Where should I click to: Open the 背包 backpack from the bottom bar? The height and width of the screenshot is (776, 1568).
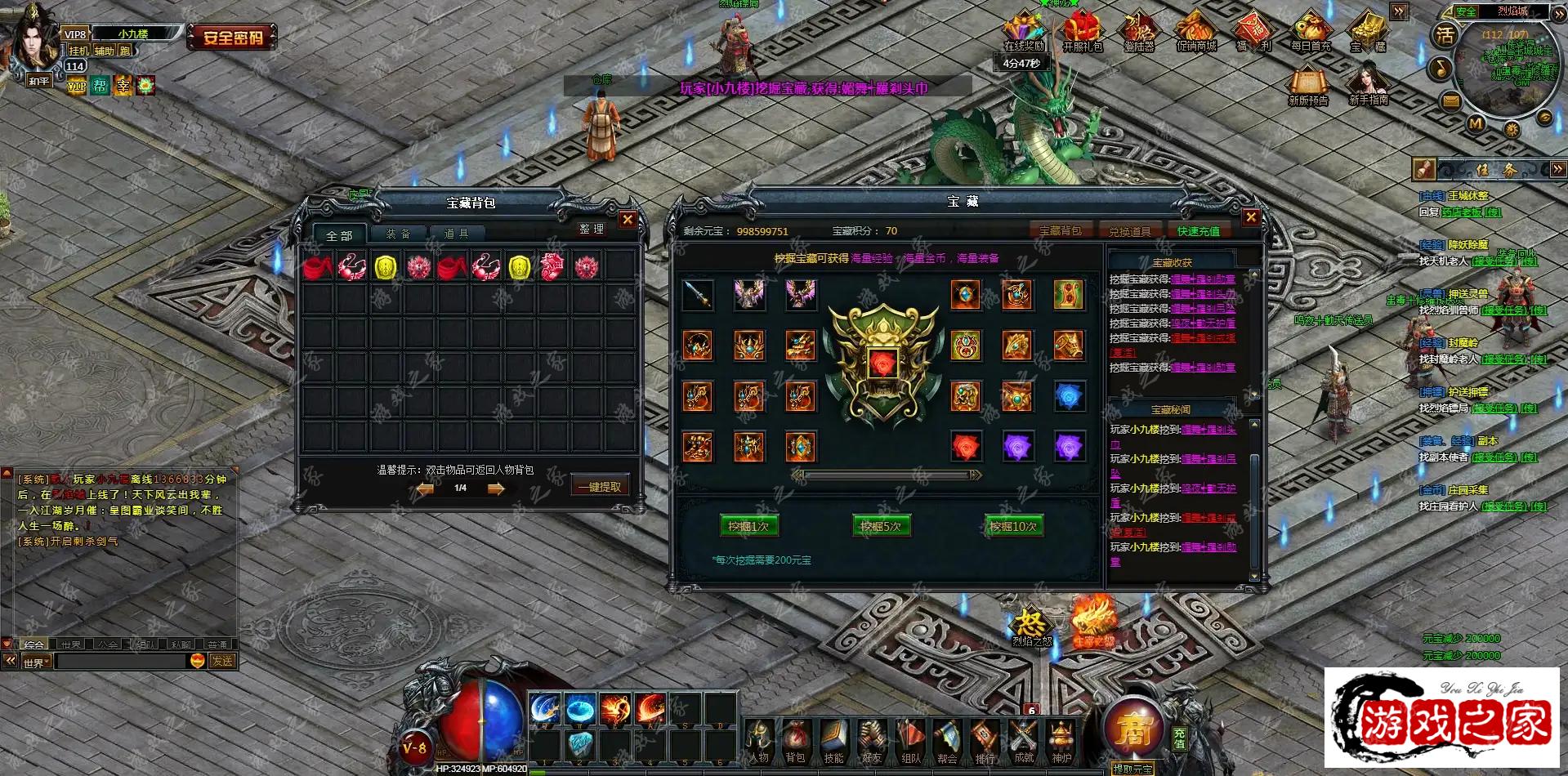point(795,740)
